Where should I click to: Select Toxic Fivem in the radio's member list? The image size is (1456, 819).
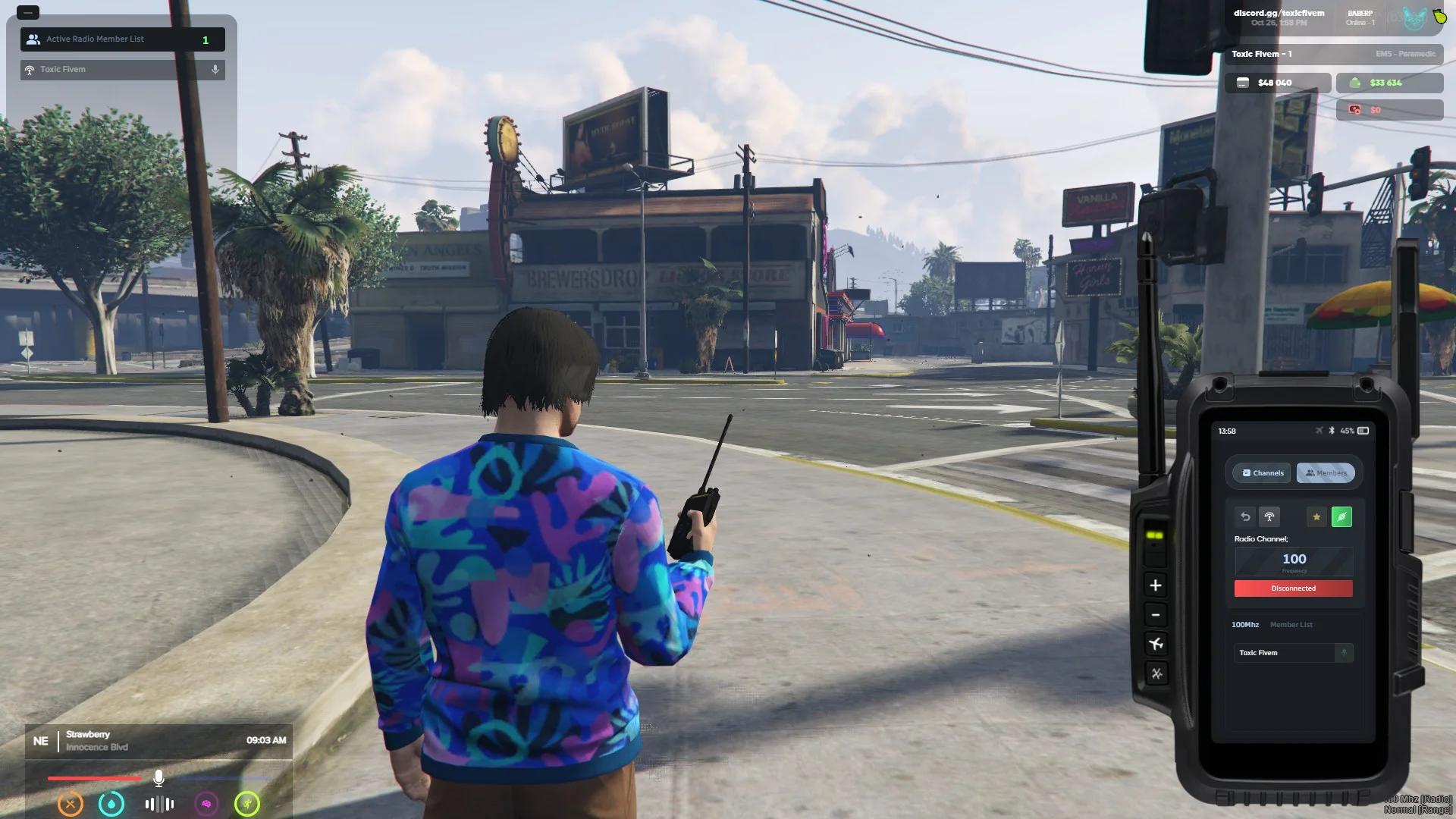(x=1283, y=653)
